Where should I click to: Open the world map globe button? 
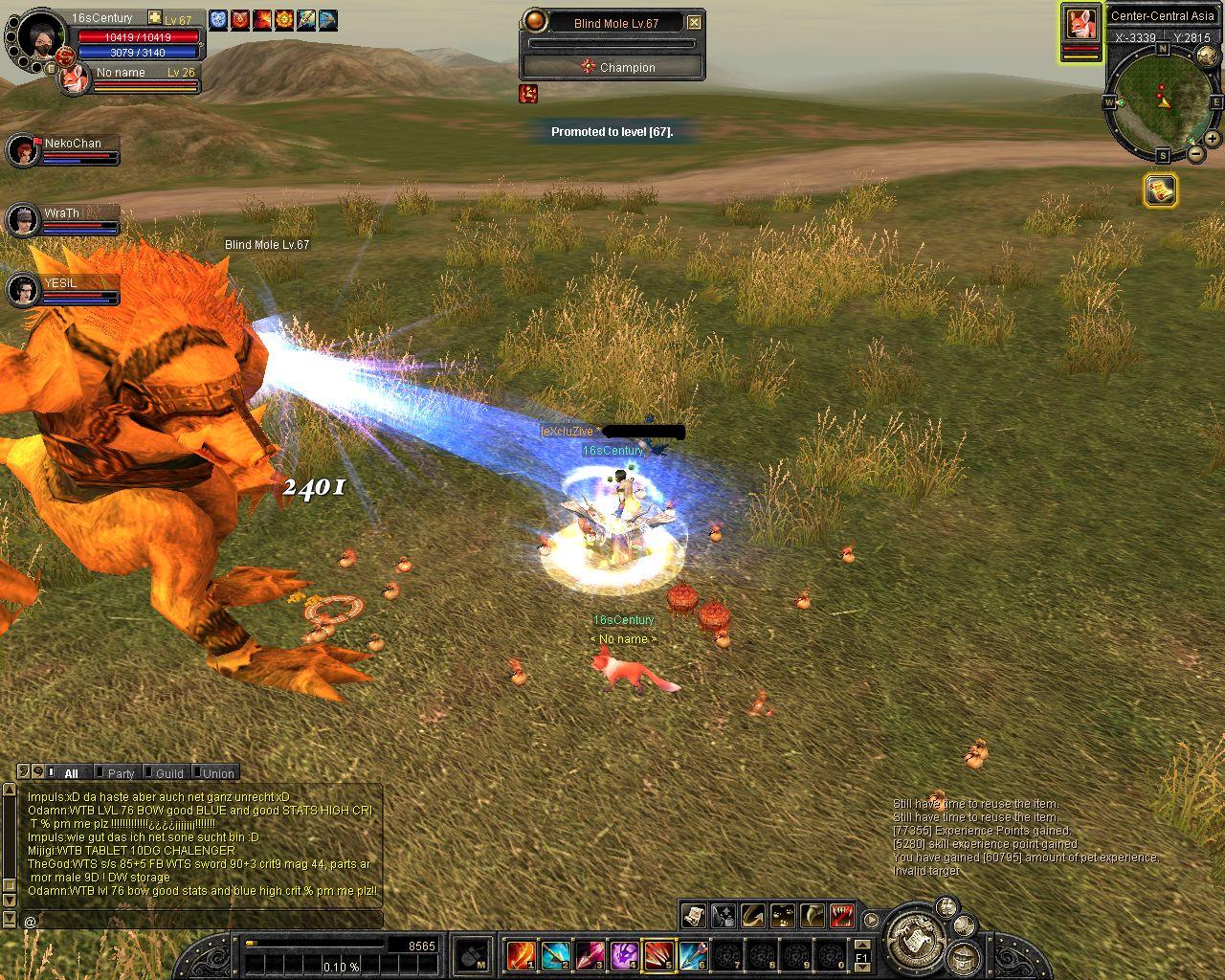pos(1206,56)
